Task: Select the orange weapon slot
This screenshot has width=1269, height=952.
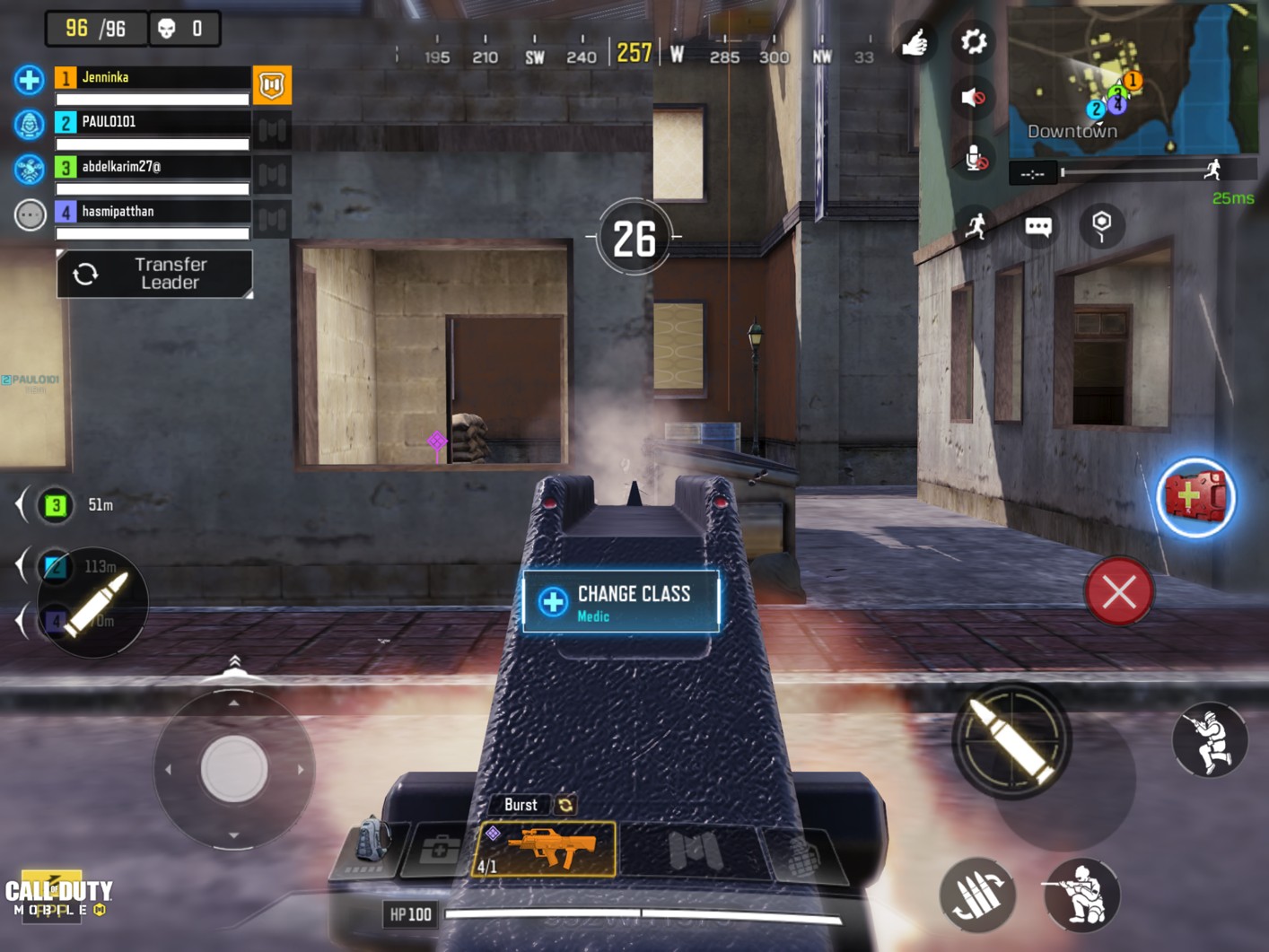Action: [545, 848]
